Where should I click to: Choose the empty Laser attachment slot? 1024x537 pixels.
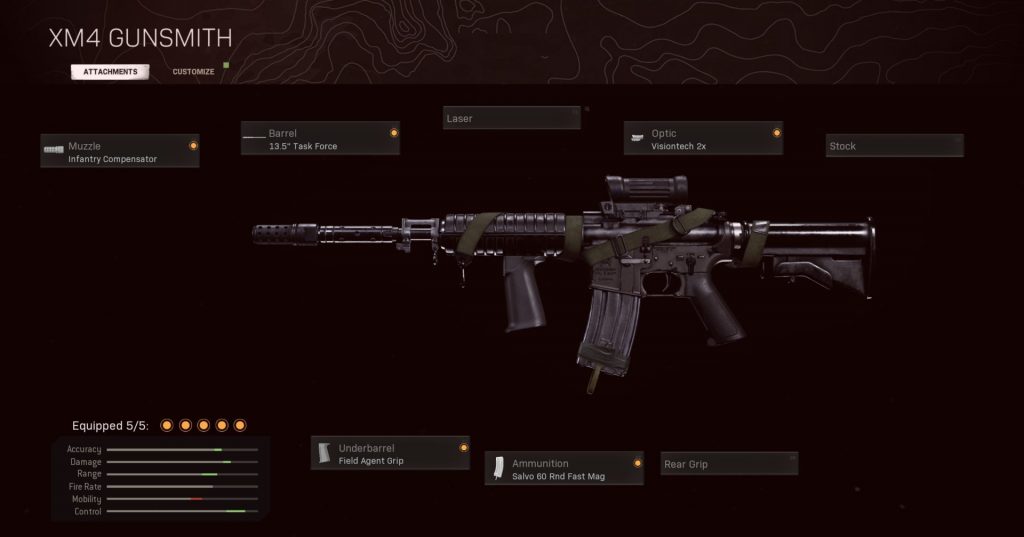point(511,118)
